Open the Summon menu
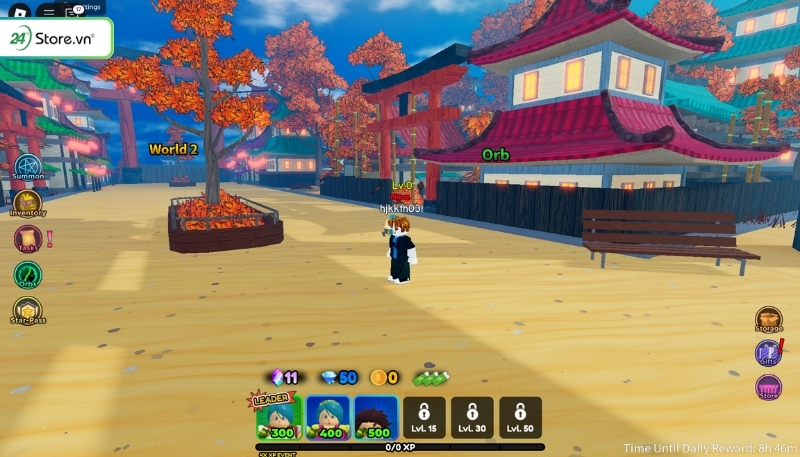The image size is (800, 457). click(x=27, y=165)
